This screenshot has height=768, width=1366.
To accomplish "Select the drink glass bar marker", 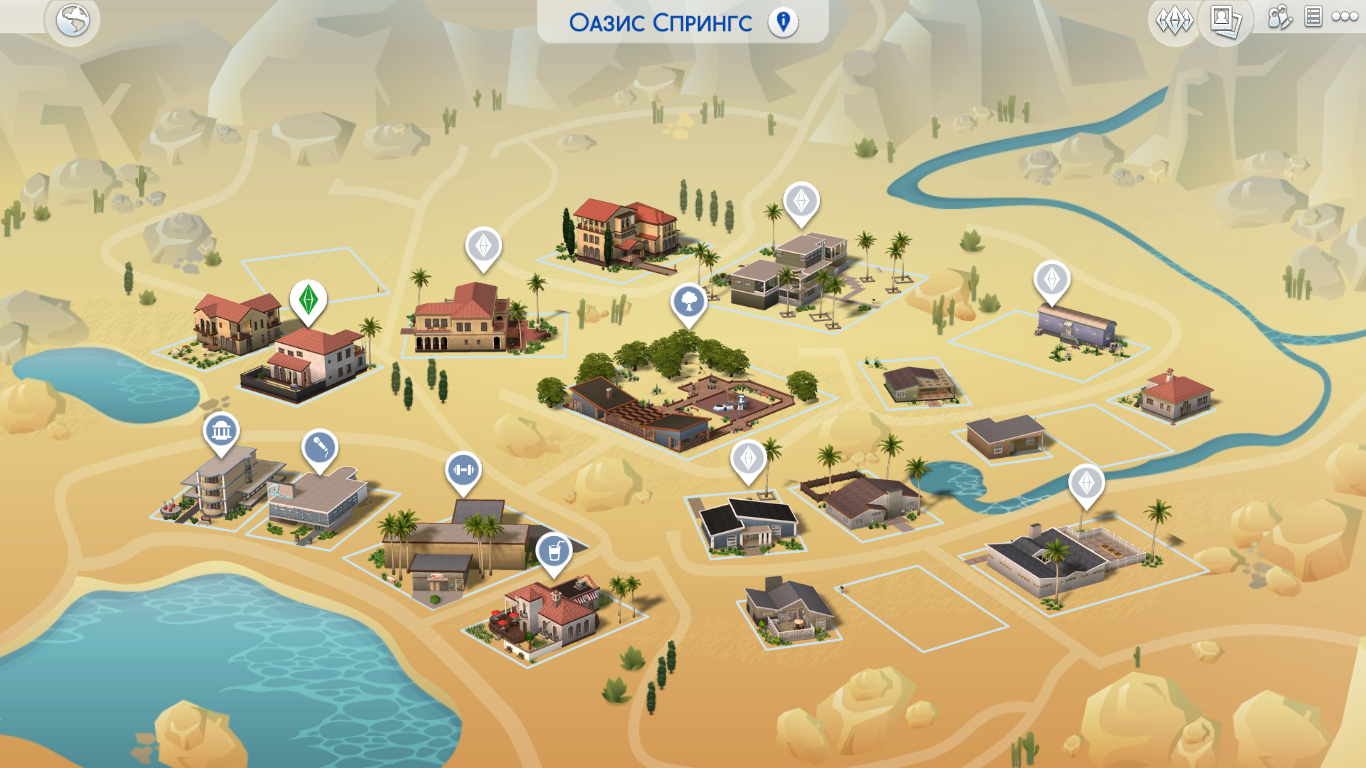I will pyautogui.click(x=554, y=551).
